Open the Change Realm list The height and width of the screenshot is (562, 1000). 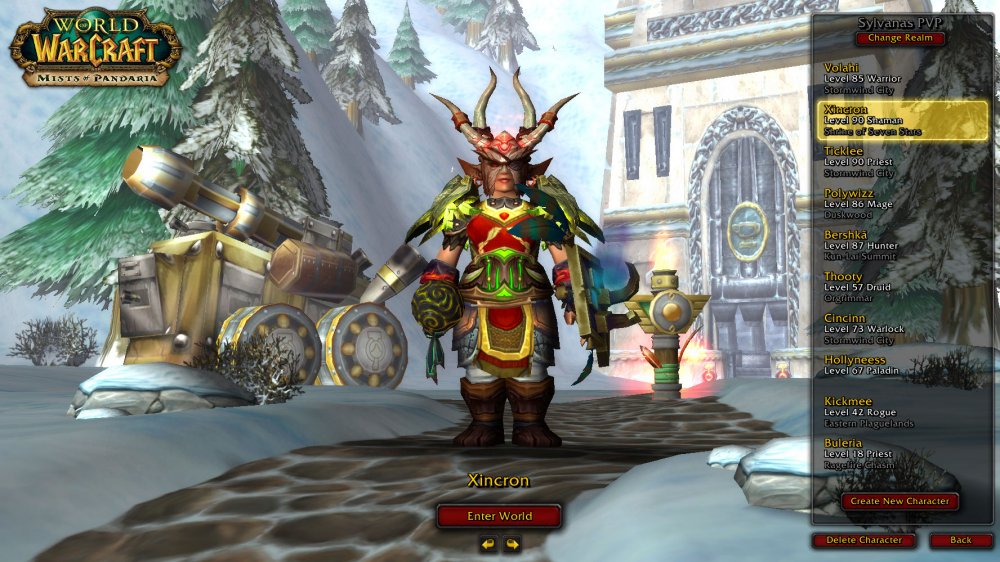899,39
